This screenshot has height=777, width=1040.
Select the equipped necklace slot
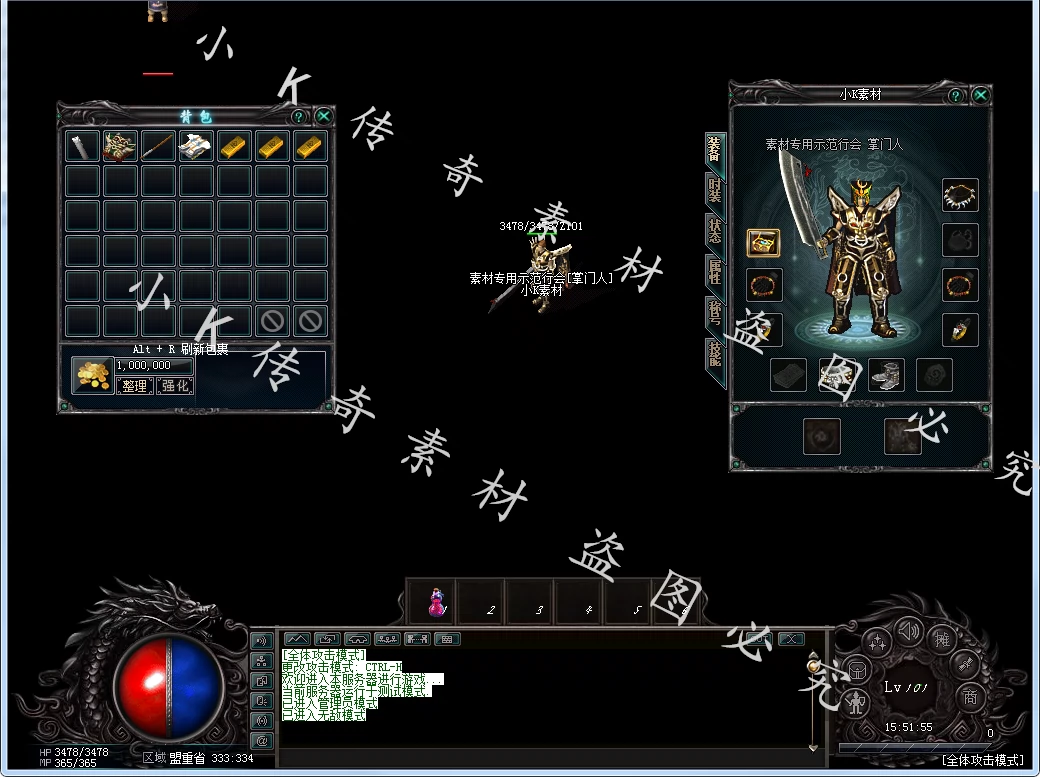(960, 195)
